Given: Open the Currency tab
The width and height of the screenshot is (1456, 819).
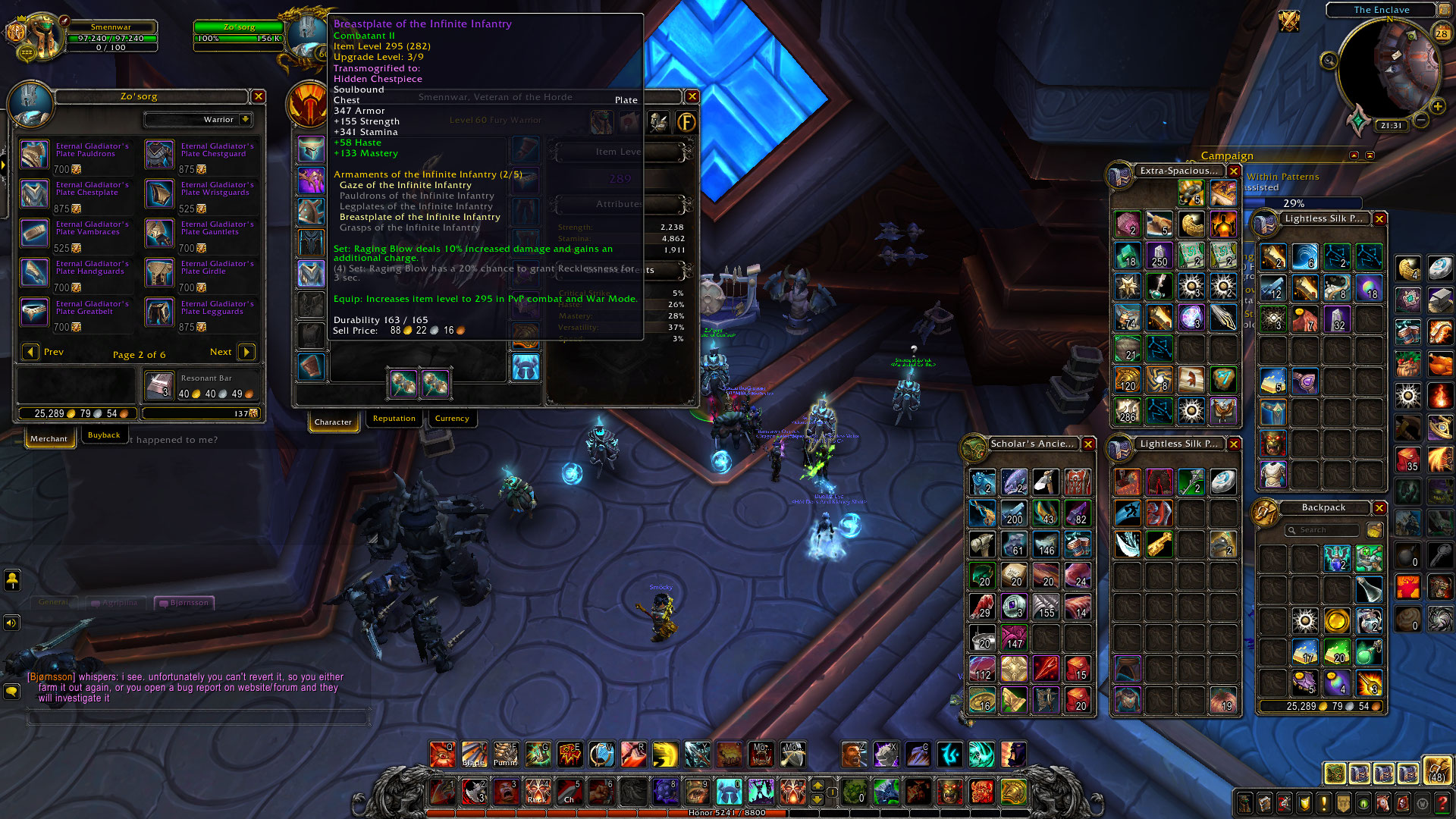Looking at the screenshot, I should coord(452,419).
